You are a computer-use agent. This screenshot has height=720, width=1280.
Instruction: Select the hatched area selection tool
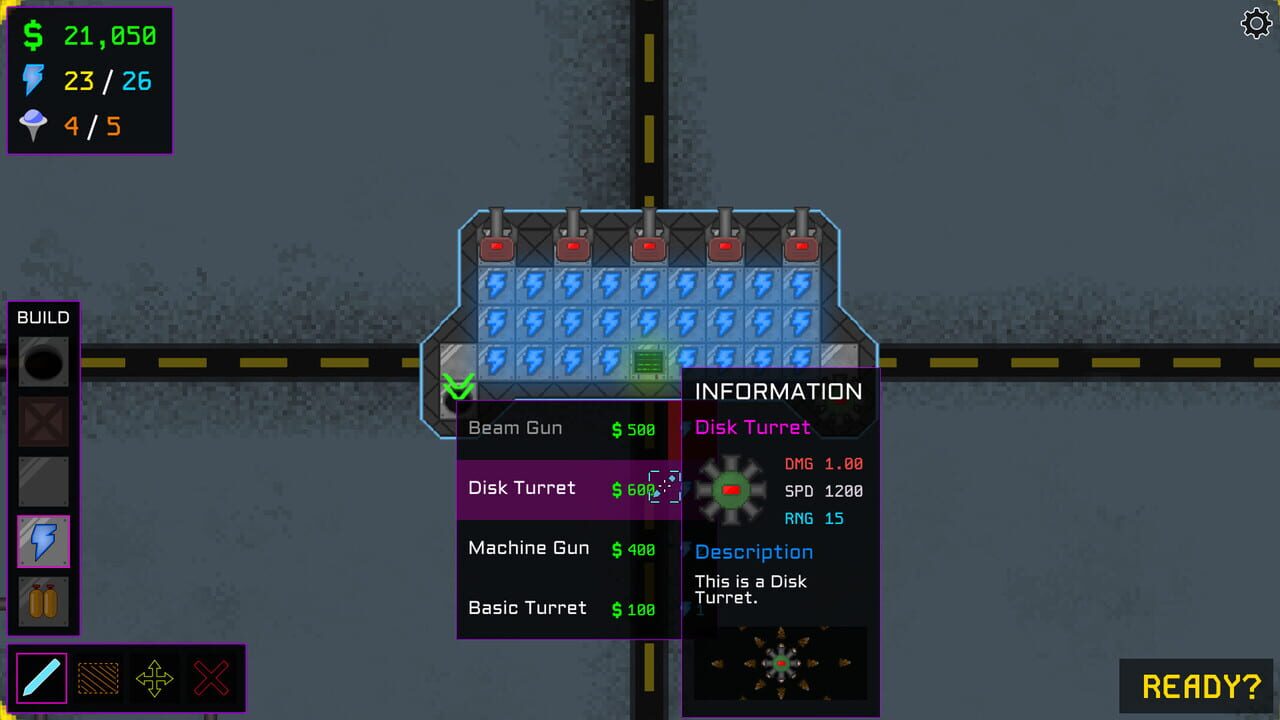(97, 677)
